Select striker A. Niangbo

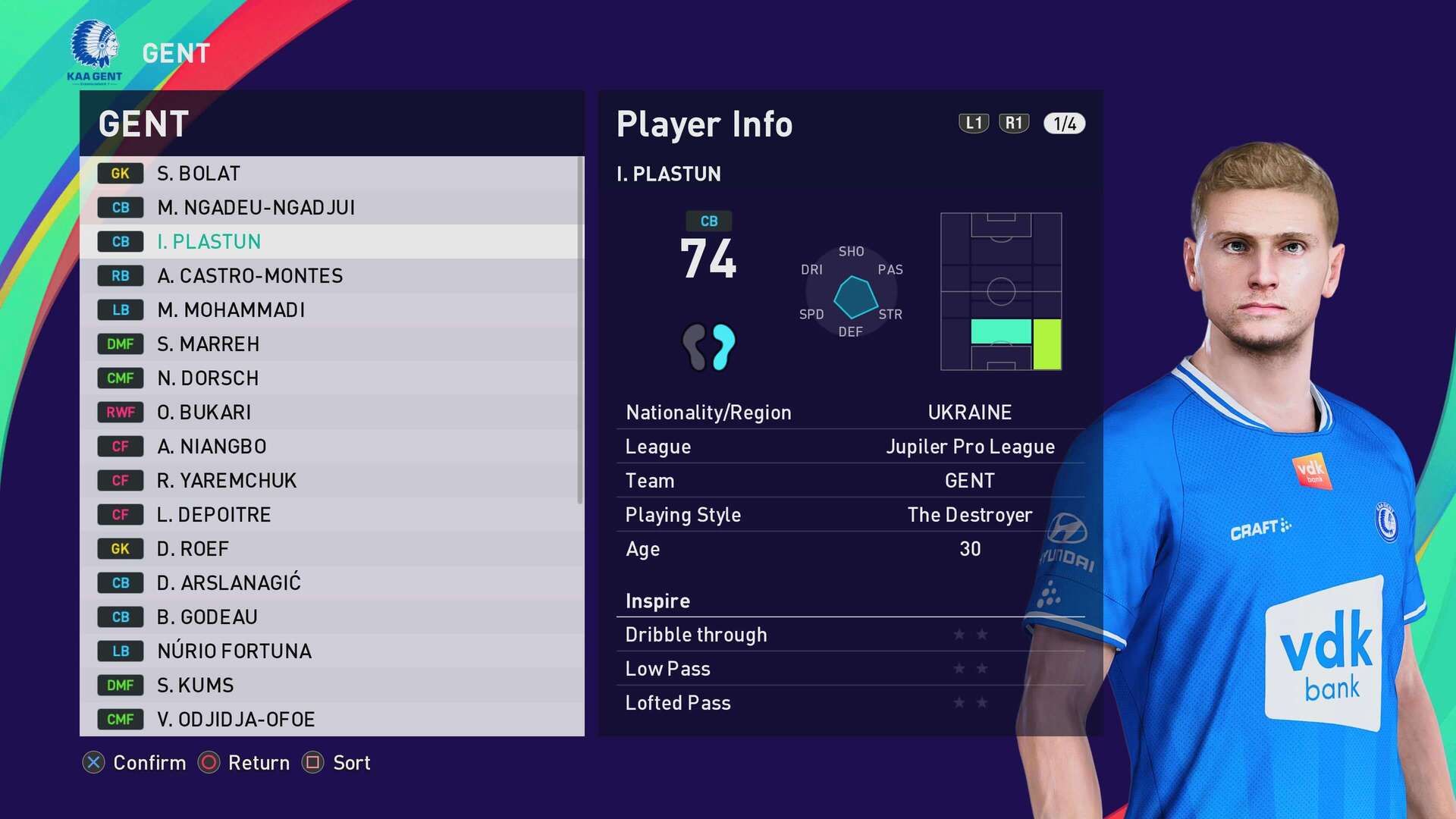coord(331,447)
